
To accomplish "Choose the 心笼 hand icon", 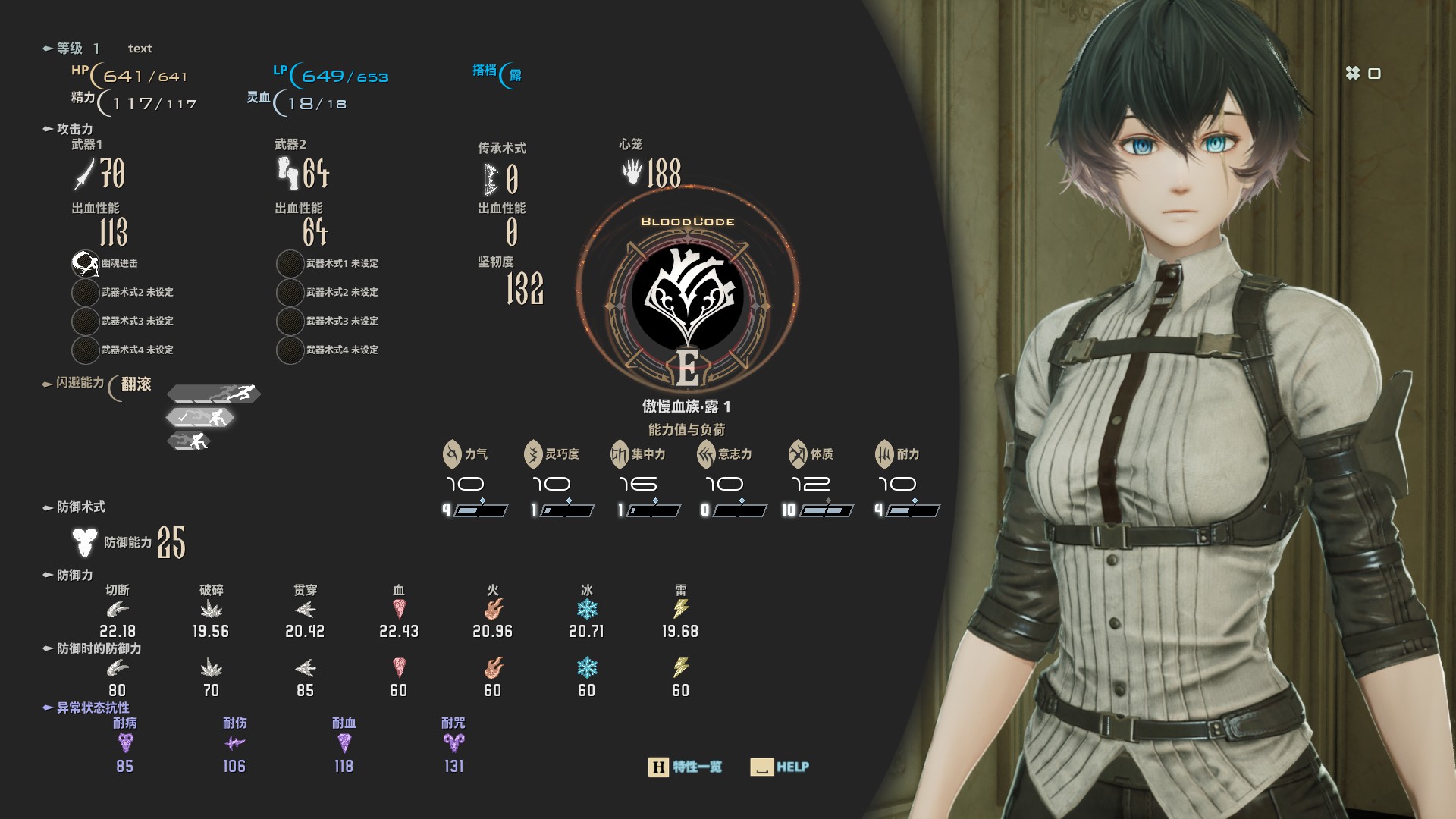I will point(632,172).
